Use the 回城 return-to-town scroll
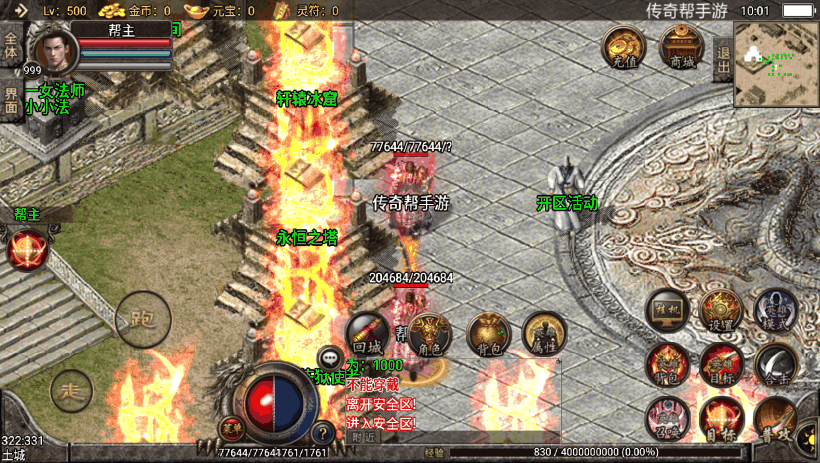 368,332
